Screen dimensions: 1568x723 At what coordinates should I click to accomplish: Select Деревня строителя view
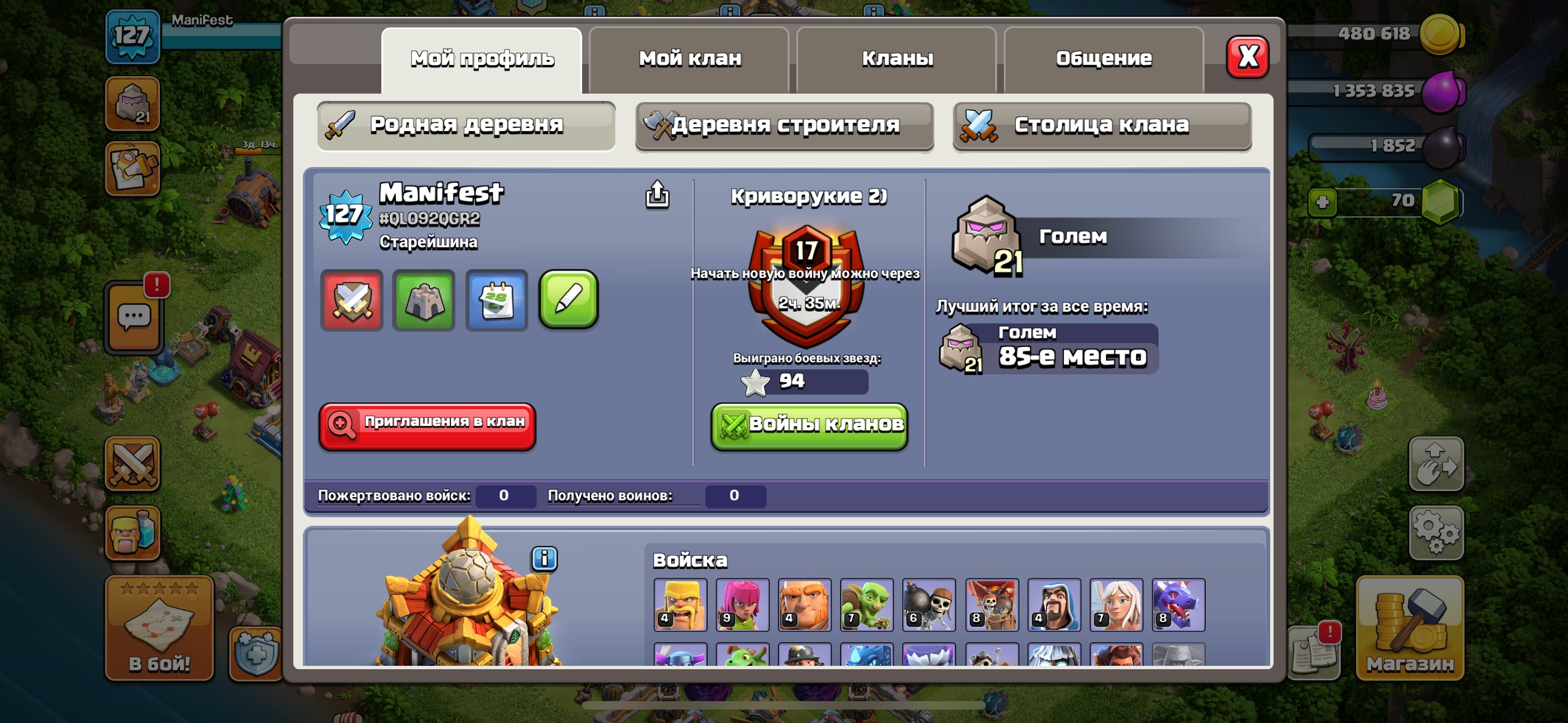tap(784, 126)
